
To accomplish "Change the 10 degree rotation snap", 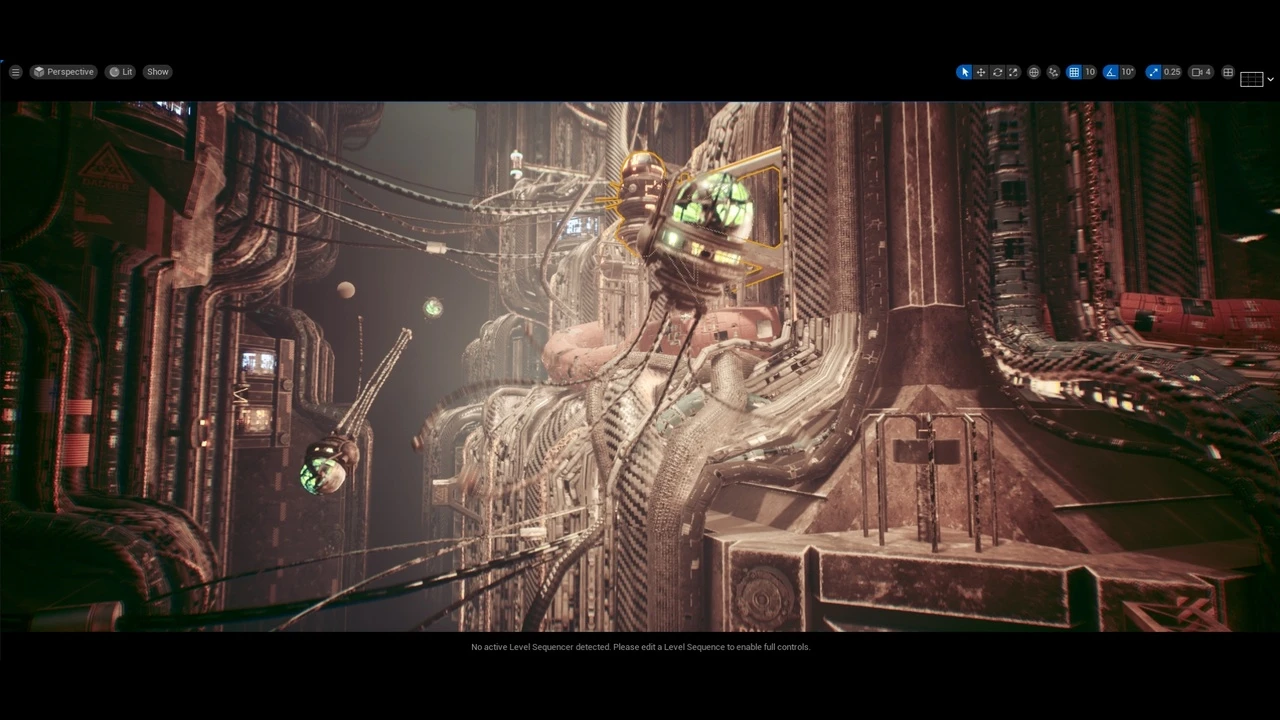I will [x=1127, y=72].
